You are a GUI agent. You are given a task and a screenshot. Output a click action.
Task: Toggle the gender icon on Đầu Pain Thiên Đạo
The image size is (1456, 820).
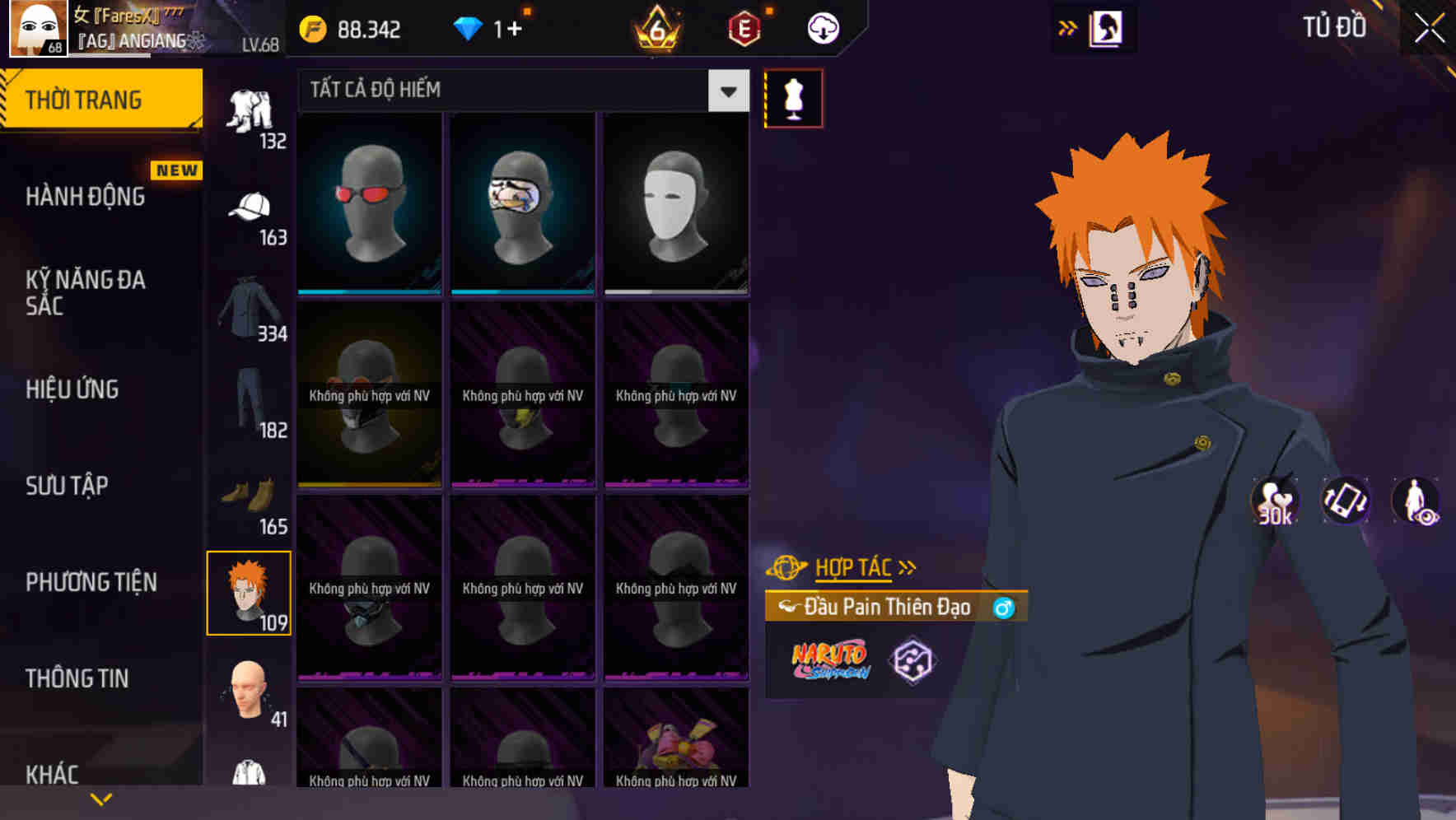pyautogui.click(x=1003, y=607)
